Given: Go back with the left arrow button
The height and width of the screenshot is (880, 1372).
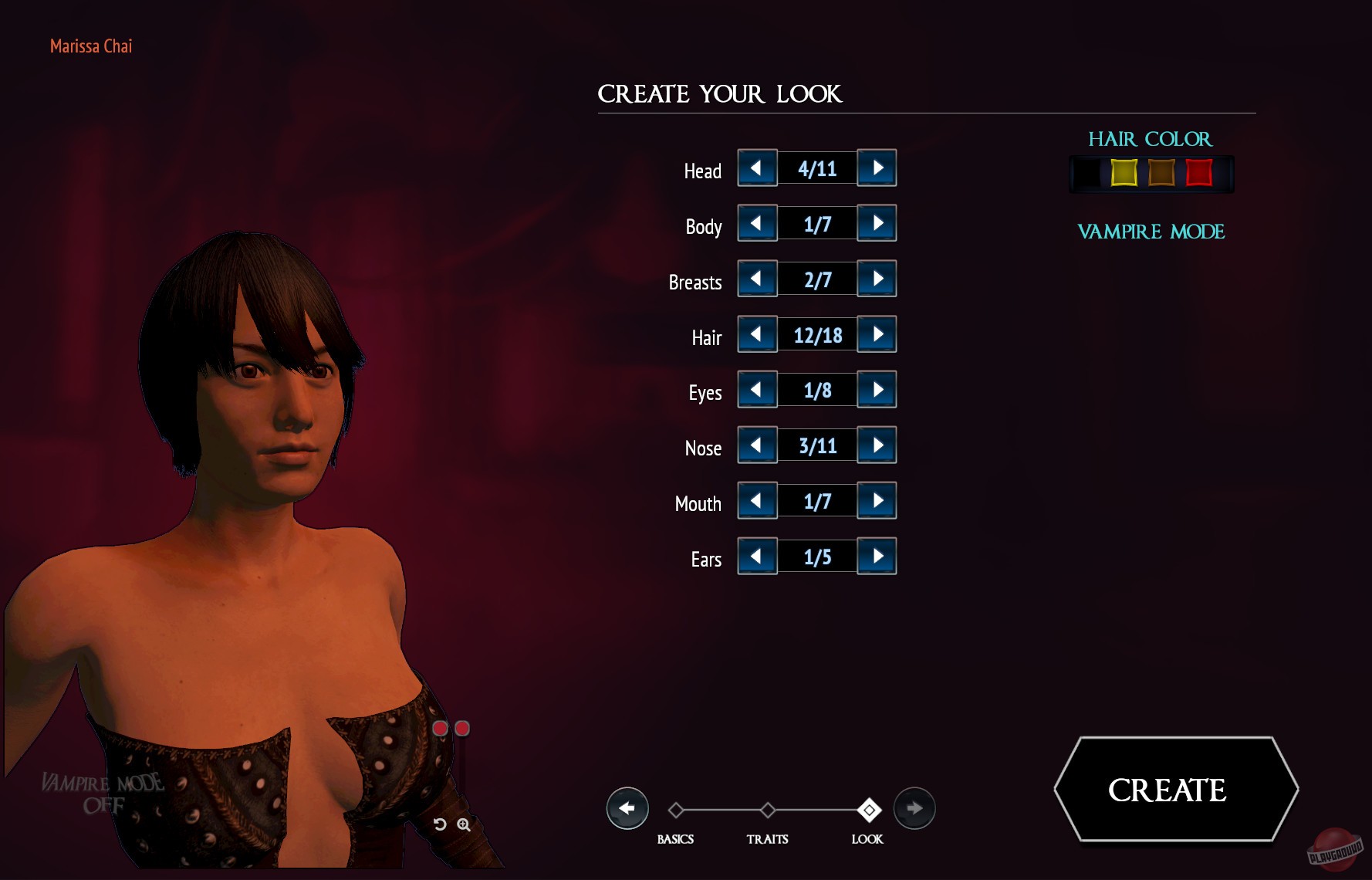Looking at the screenshot, I should coord(627,808).
